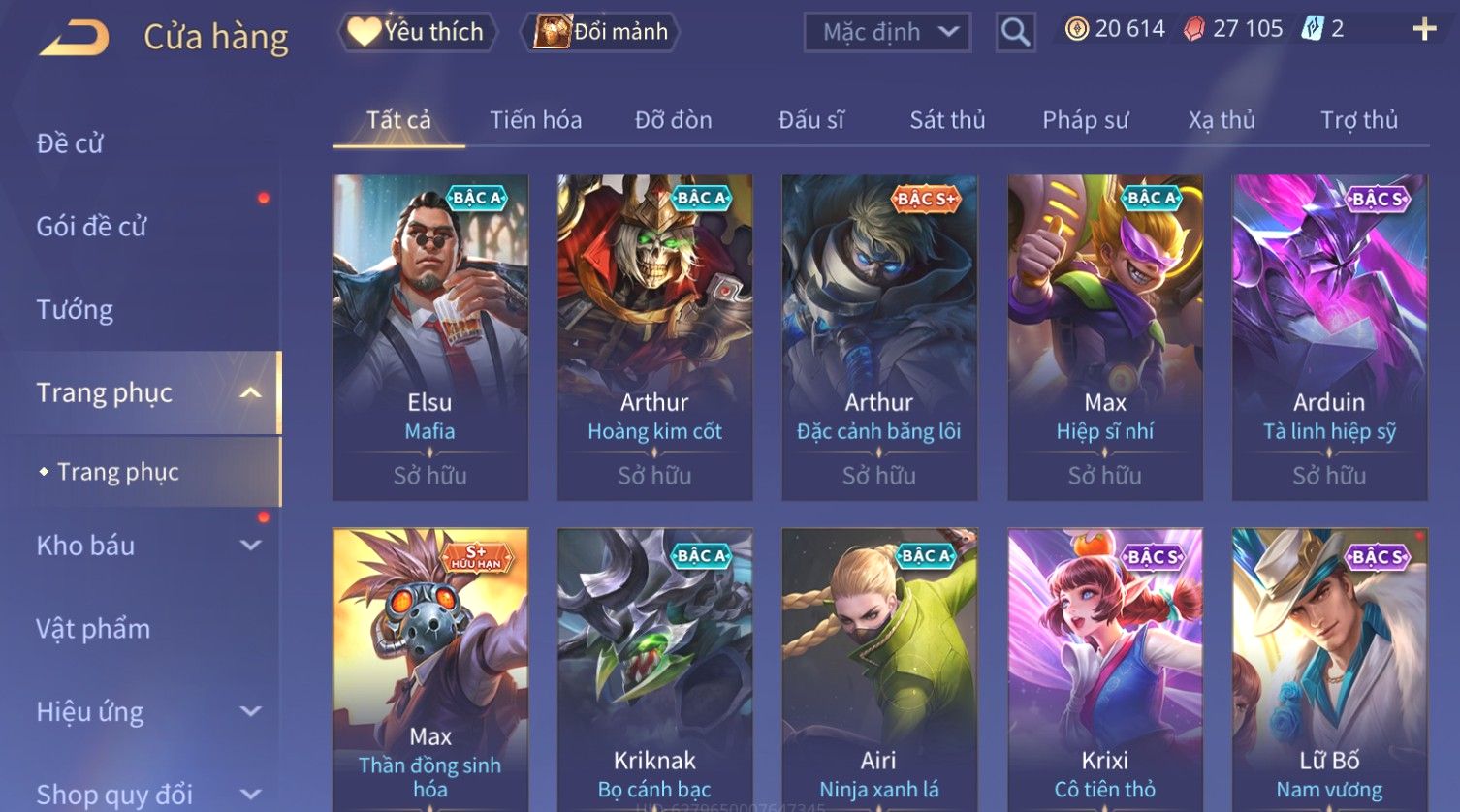Open the Đổi mảnh exchange
1460x812 pixels.
pos(601,32)
